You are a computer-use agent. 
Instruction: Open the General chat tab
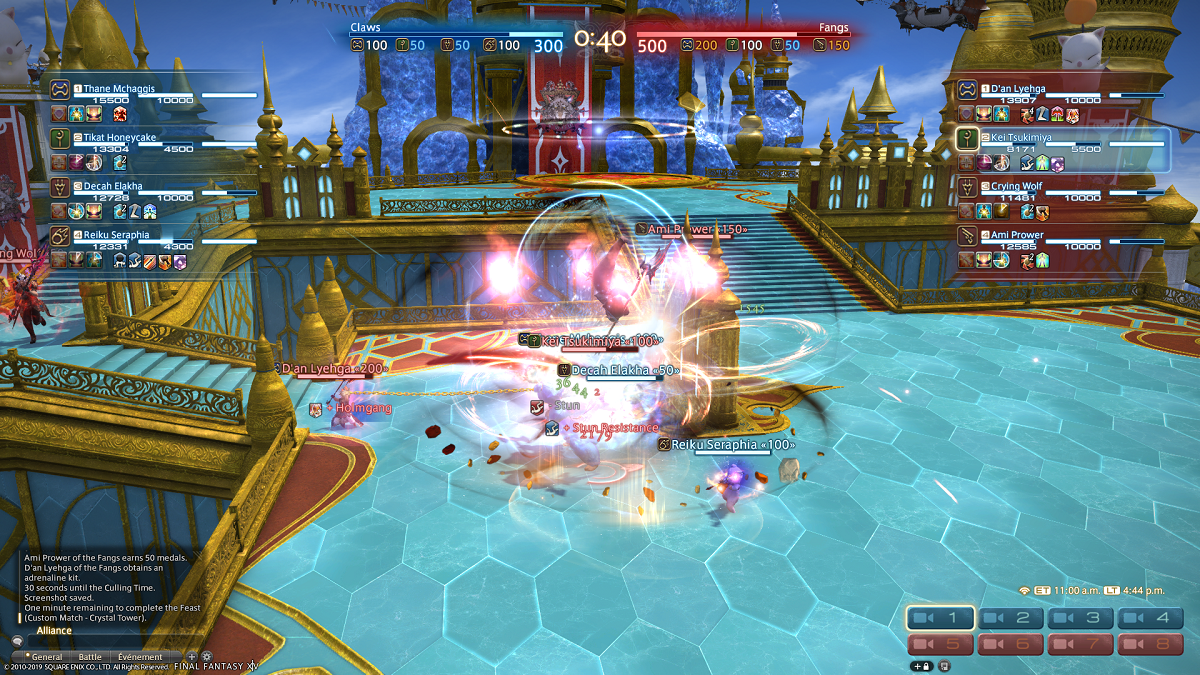tap(46, 657)
